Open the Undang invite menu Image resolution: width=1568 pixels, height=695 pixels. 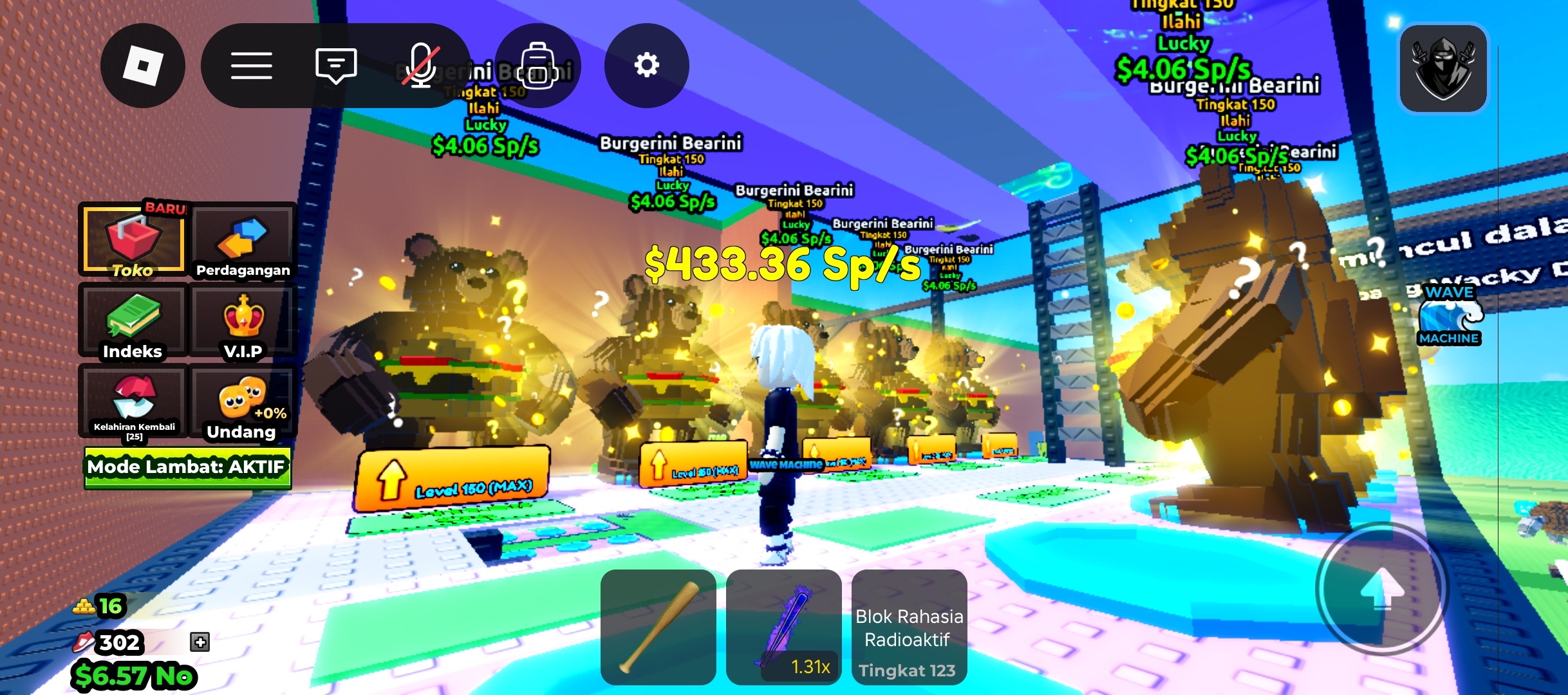pos(243,402)
